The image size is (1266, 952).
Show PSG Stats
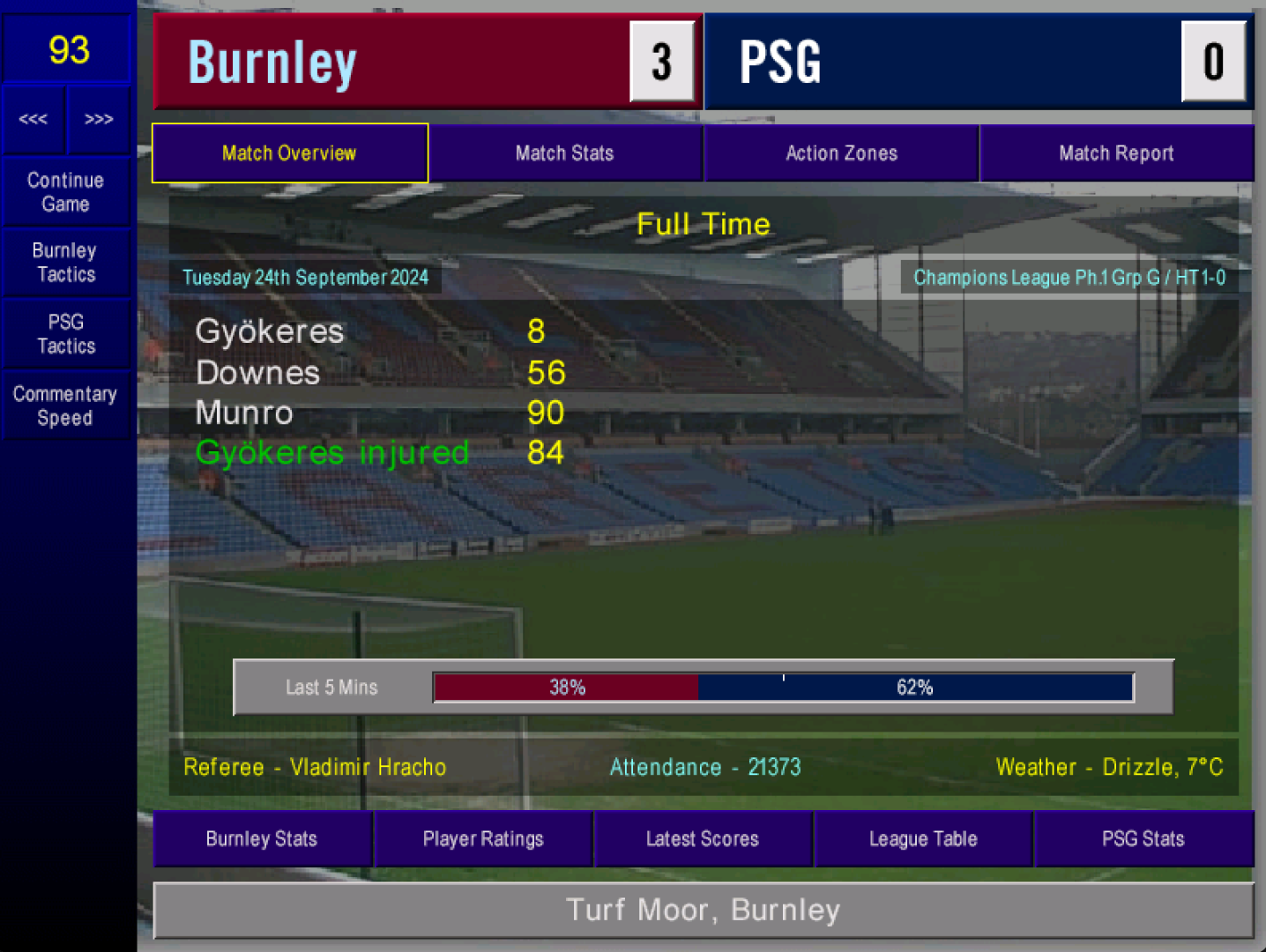(1143, 839)
